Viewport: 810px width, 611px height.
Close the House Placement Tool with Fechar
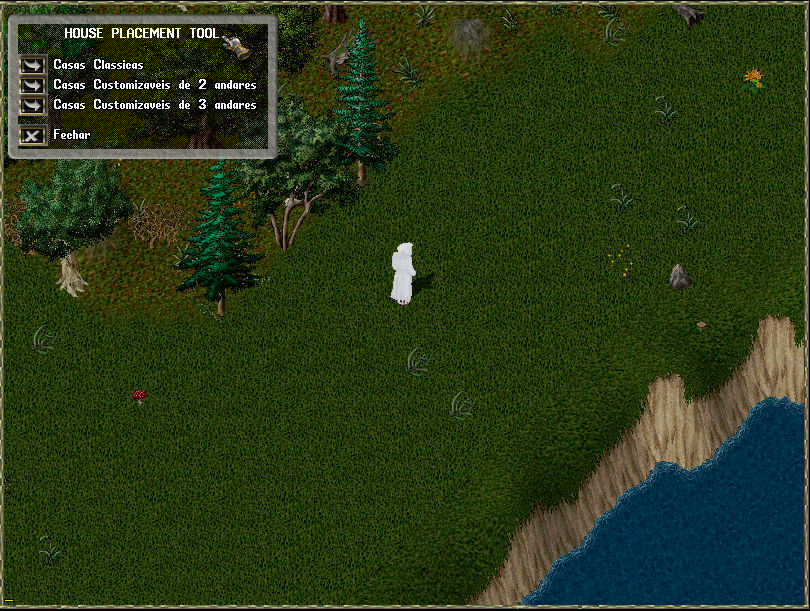[x=33, y=135]
